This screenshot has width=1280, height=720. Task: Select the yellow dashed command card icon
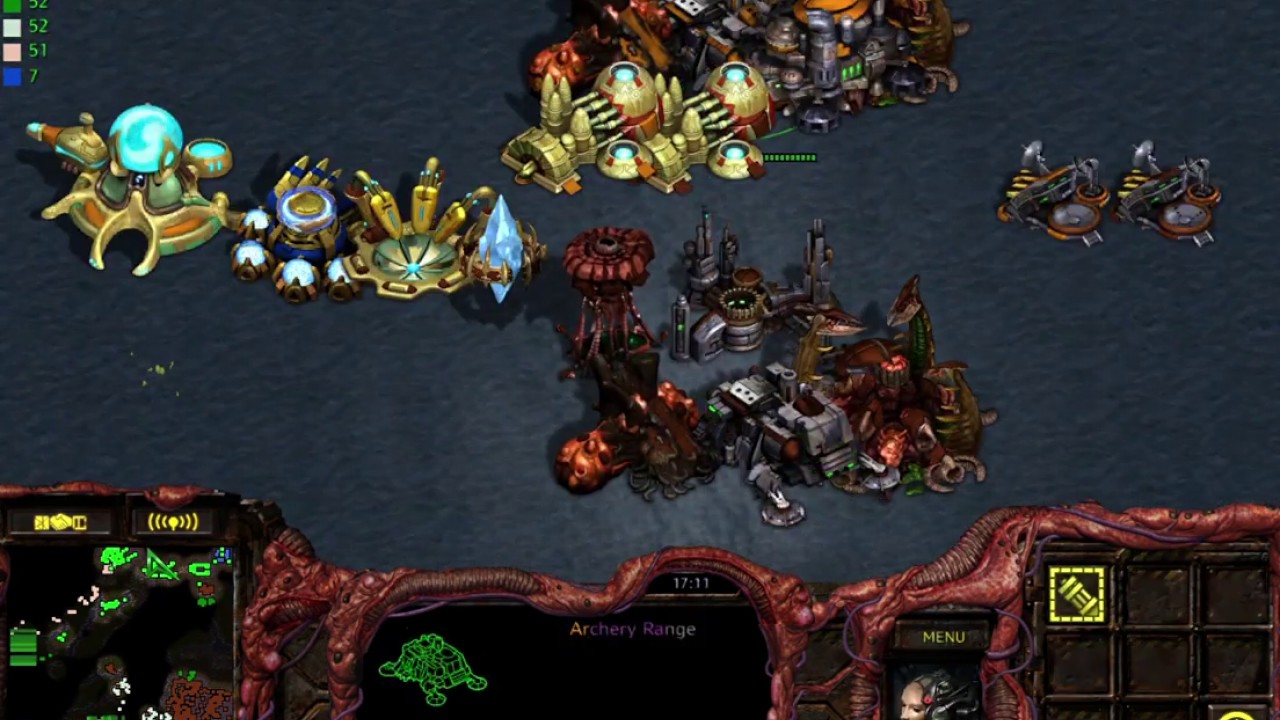pyautogui.click(x=1077, y=595)
